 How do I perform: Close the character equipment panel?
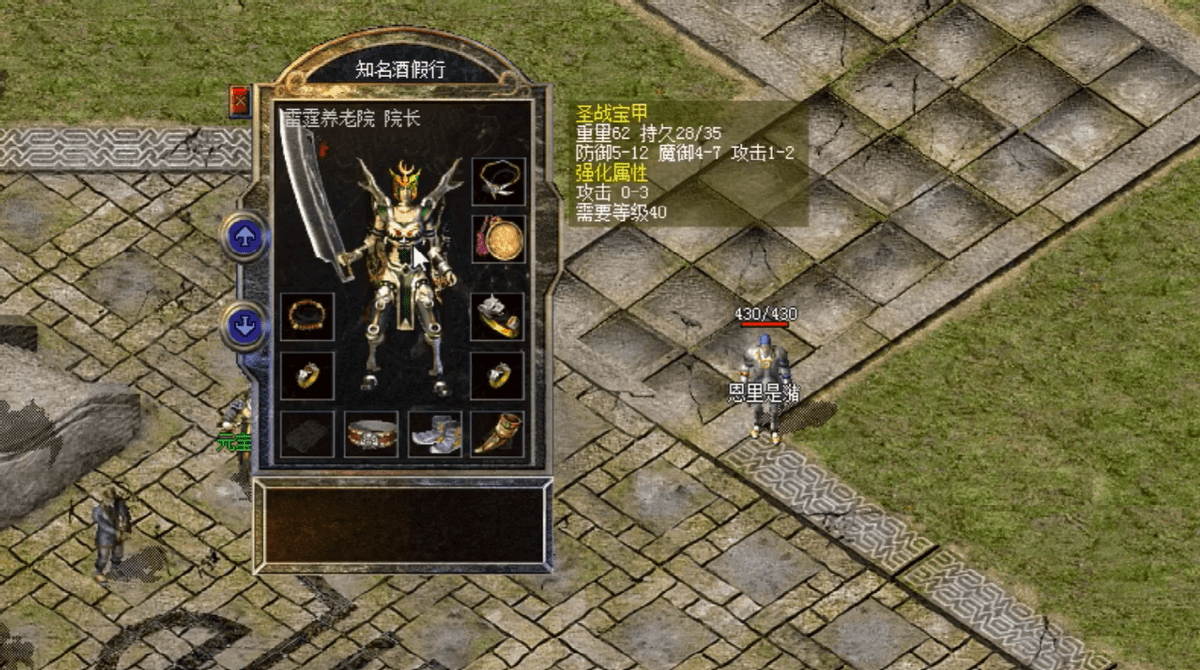click(x=240, y=101)
